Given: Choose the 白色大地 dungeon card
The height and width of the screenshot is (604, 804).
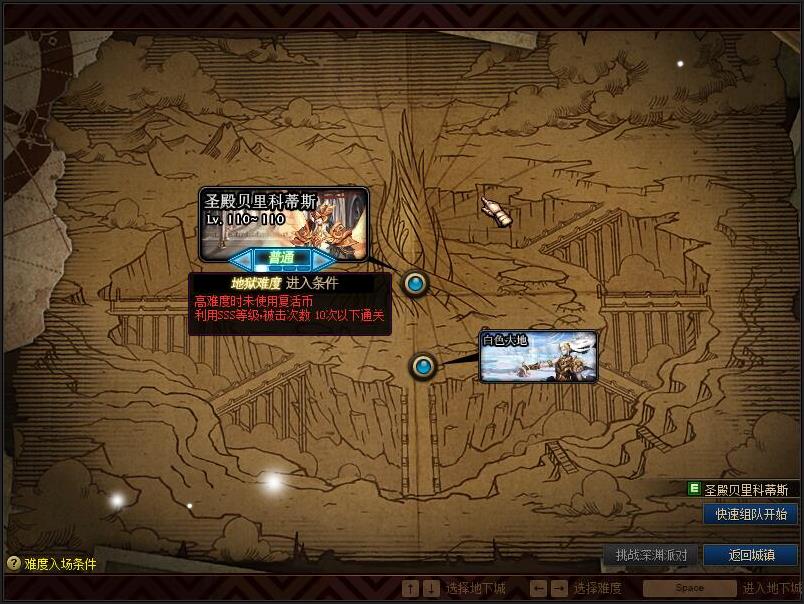Looking at the screenshot, I should coord(539,357).
